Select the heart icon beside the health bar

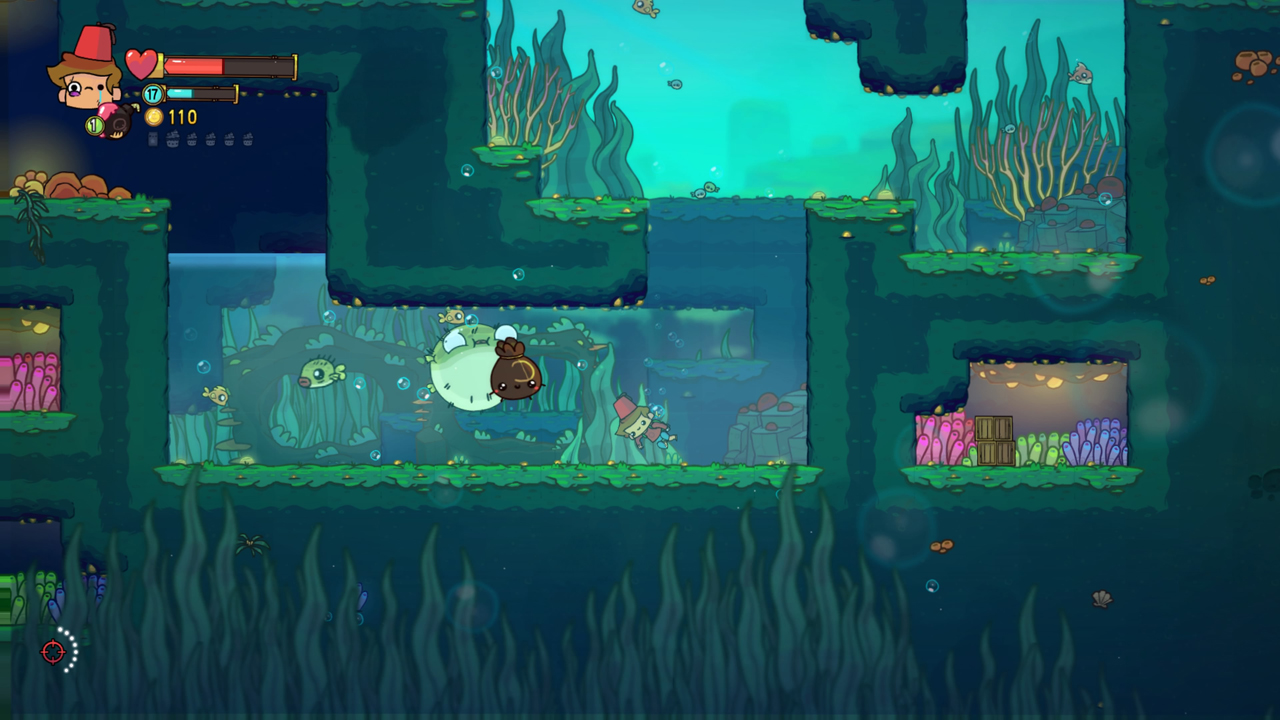pyautogui.click(x=140, y=64)
